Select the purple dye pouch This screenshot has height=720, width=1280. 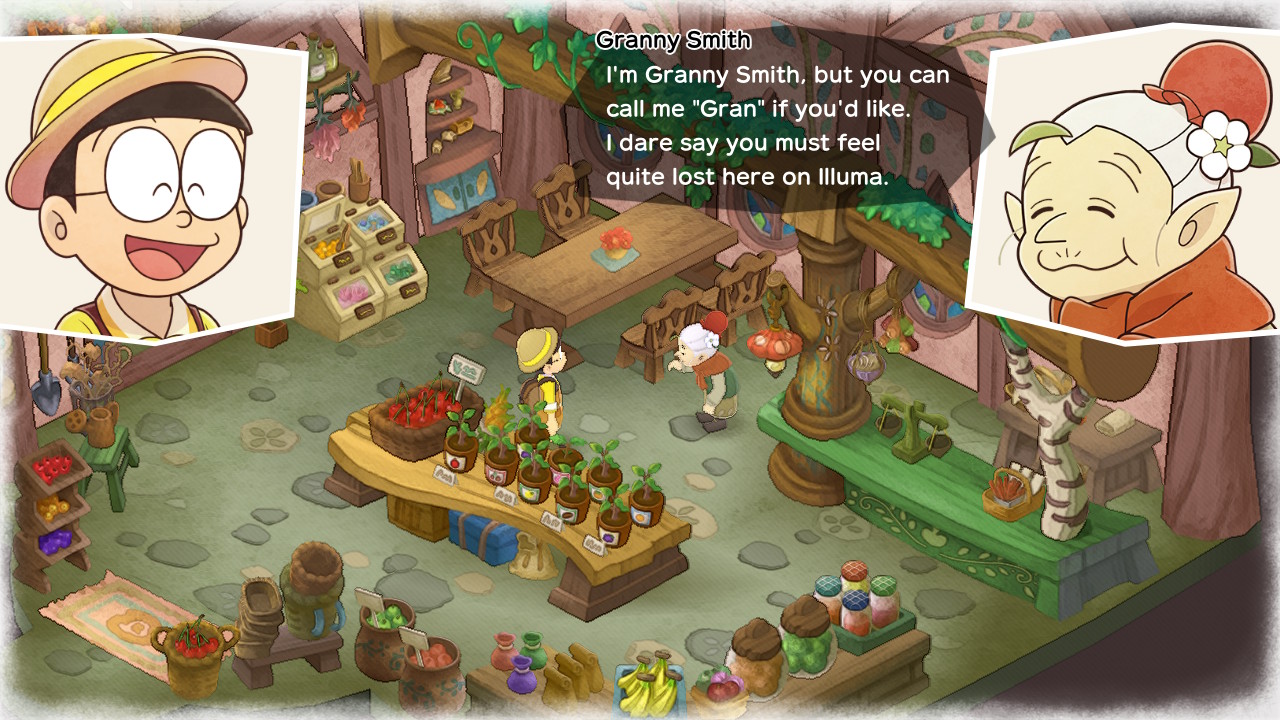(522, 675)
